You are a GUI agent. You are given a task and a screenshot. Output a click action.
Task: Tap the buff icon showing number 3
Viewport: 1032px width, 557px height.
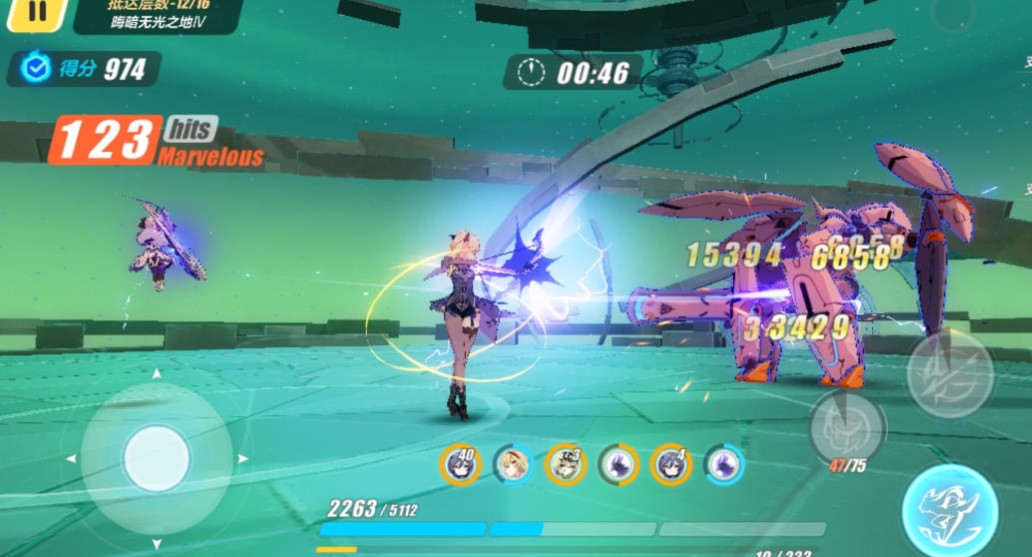566,465
